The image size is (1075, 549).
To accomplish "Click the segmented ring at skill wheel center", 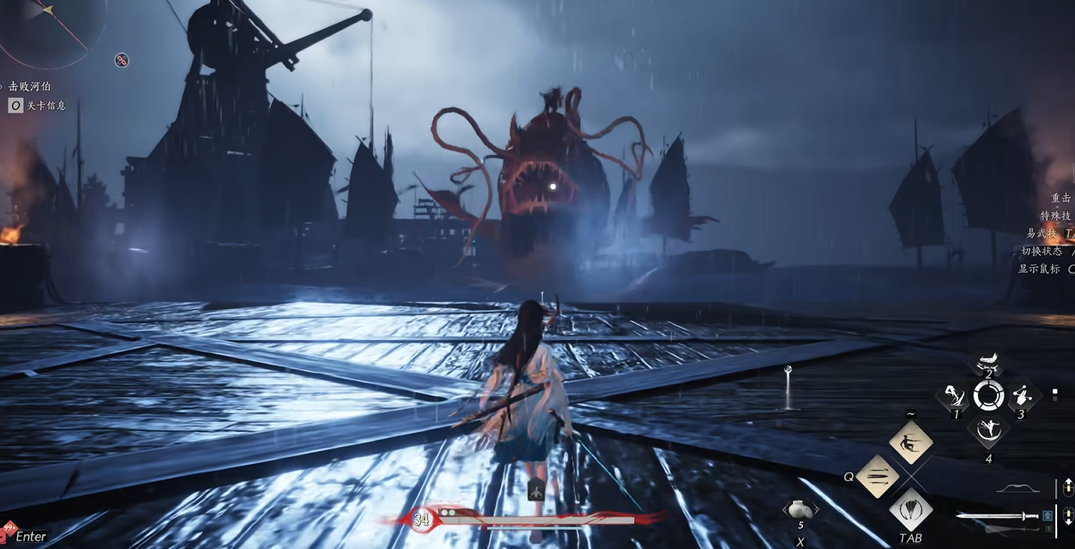I will click(x=988, y=396).
